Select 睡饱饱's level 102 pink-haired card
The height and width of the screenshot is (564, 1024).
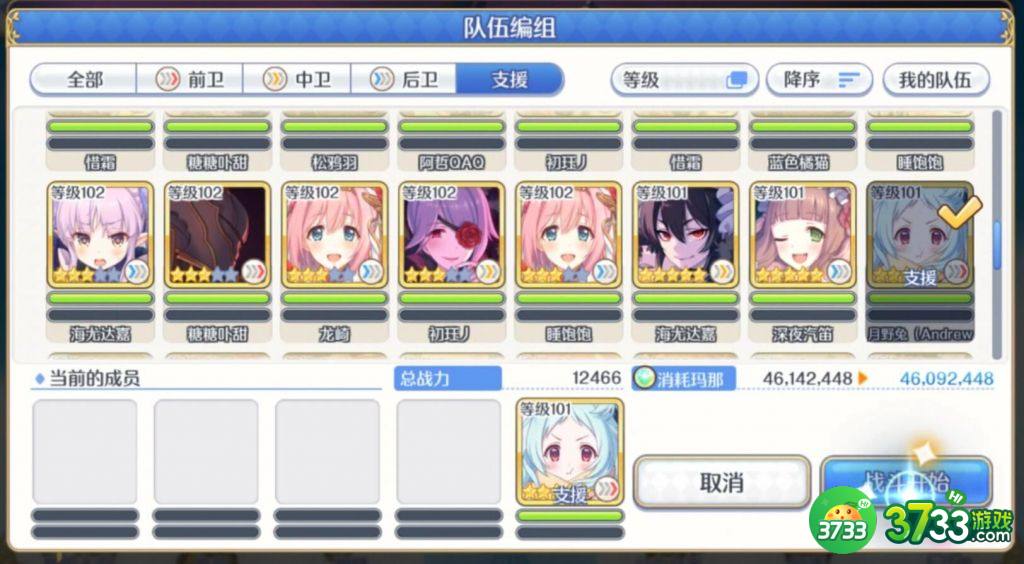(x=568, y=235)
